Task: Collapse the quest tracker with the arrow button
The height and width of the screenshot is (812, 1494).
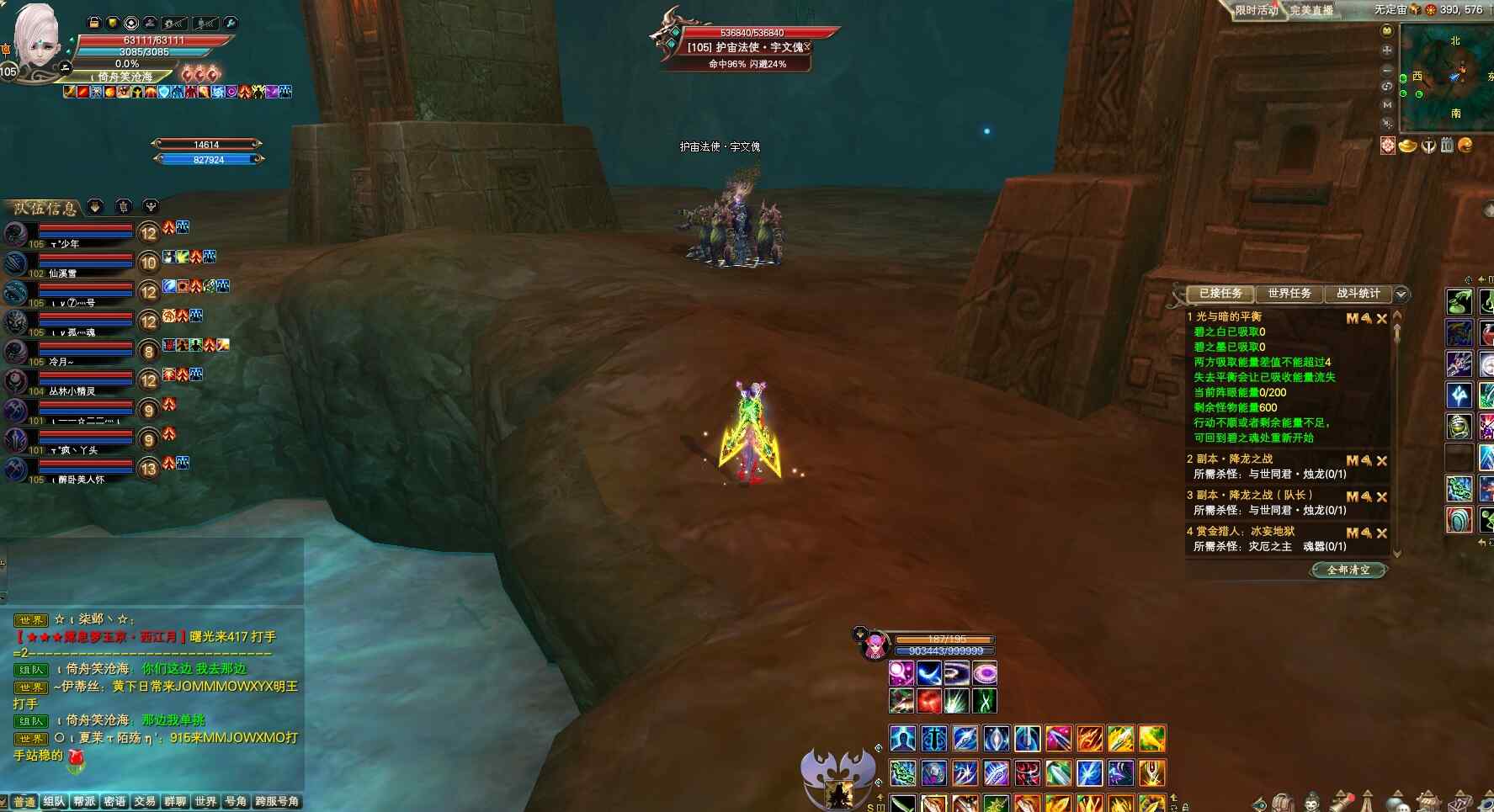Action: [x=1401, y=294]
